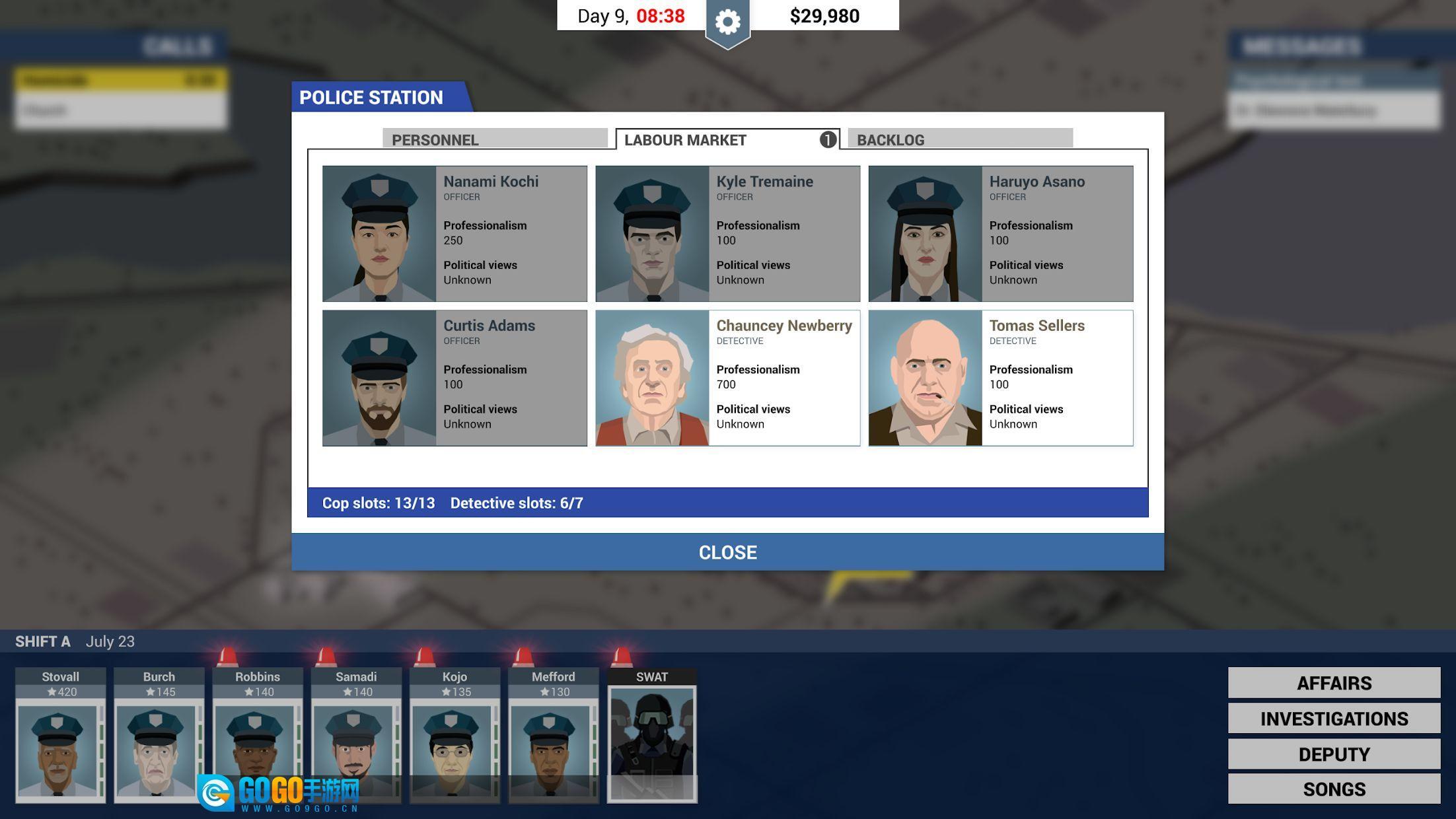Open the Songs menu
Image resolution: width=1456 pixels, height=819 pixels.
[x=1334, y=789]
